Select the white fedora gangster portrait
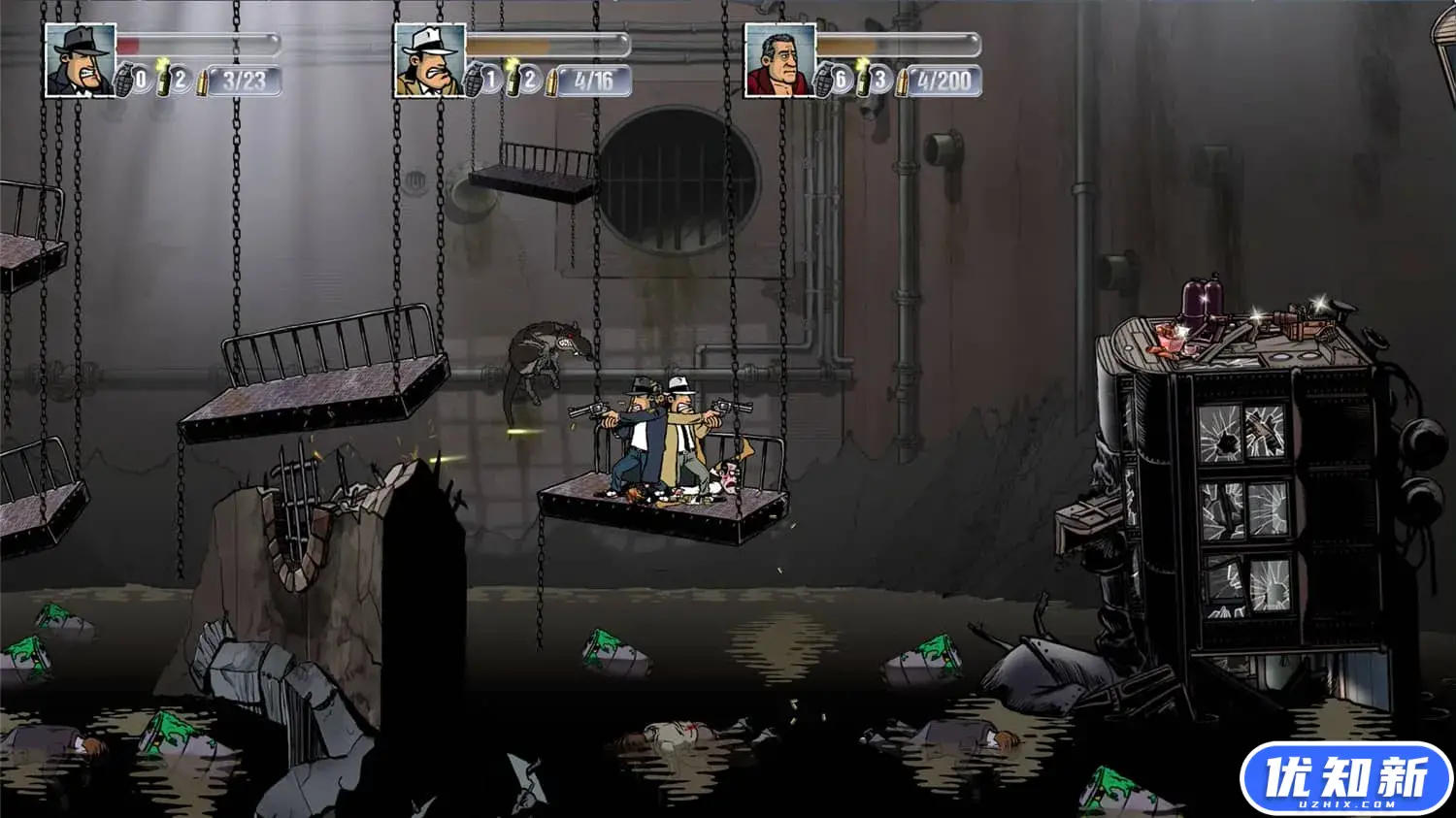 pyautogui.click(x=430, y=60)
